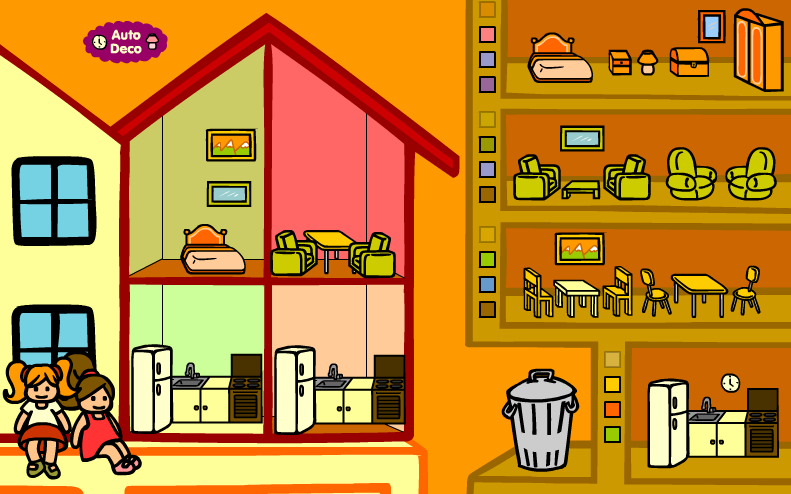Select the olive swatch beside the living room shelf
791x494 pixels.
click(487, 145)
